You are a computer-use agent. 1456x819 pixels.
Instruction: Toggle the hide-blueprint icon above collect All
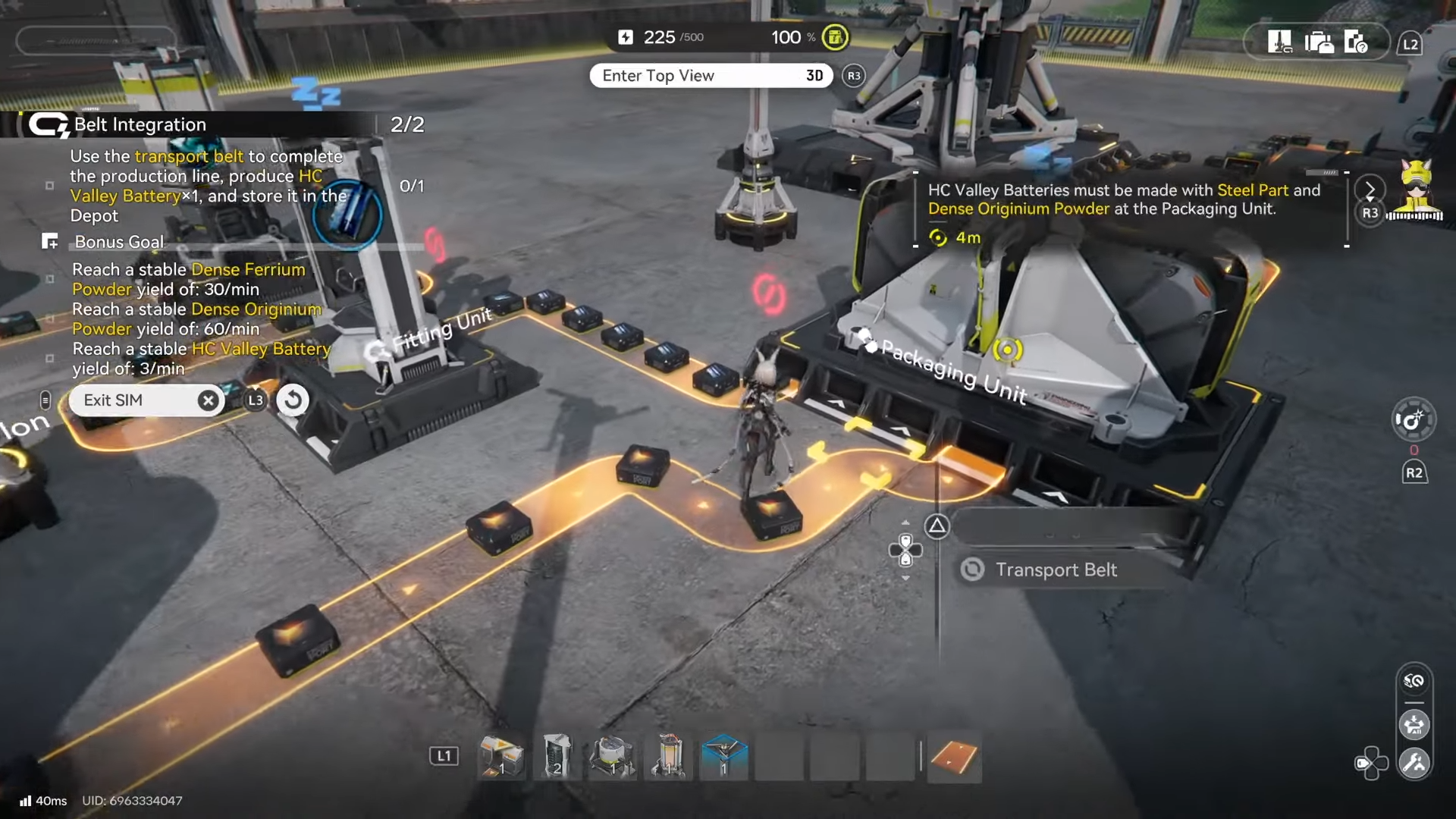point(1414,681)
